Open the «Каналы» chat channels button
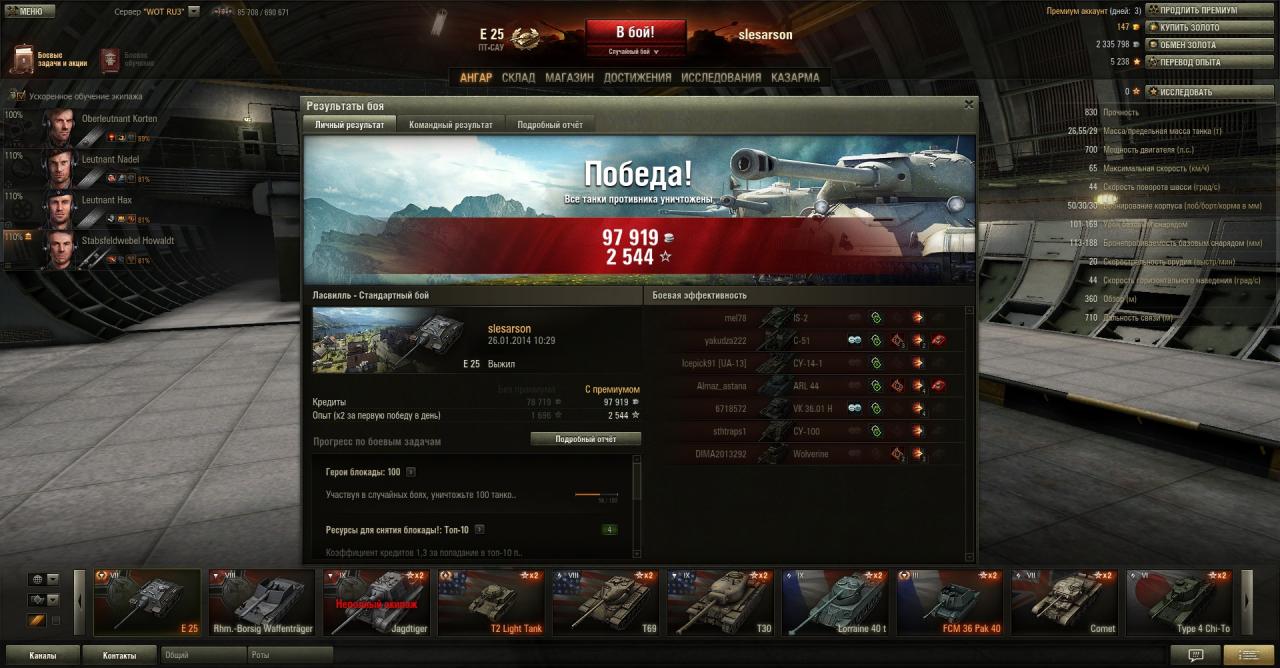The image size is (1280, 668). (42, 656)
